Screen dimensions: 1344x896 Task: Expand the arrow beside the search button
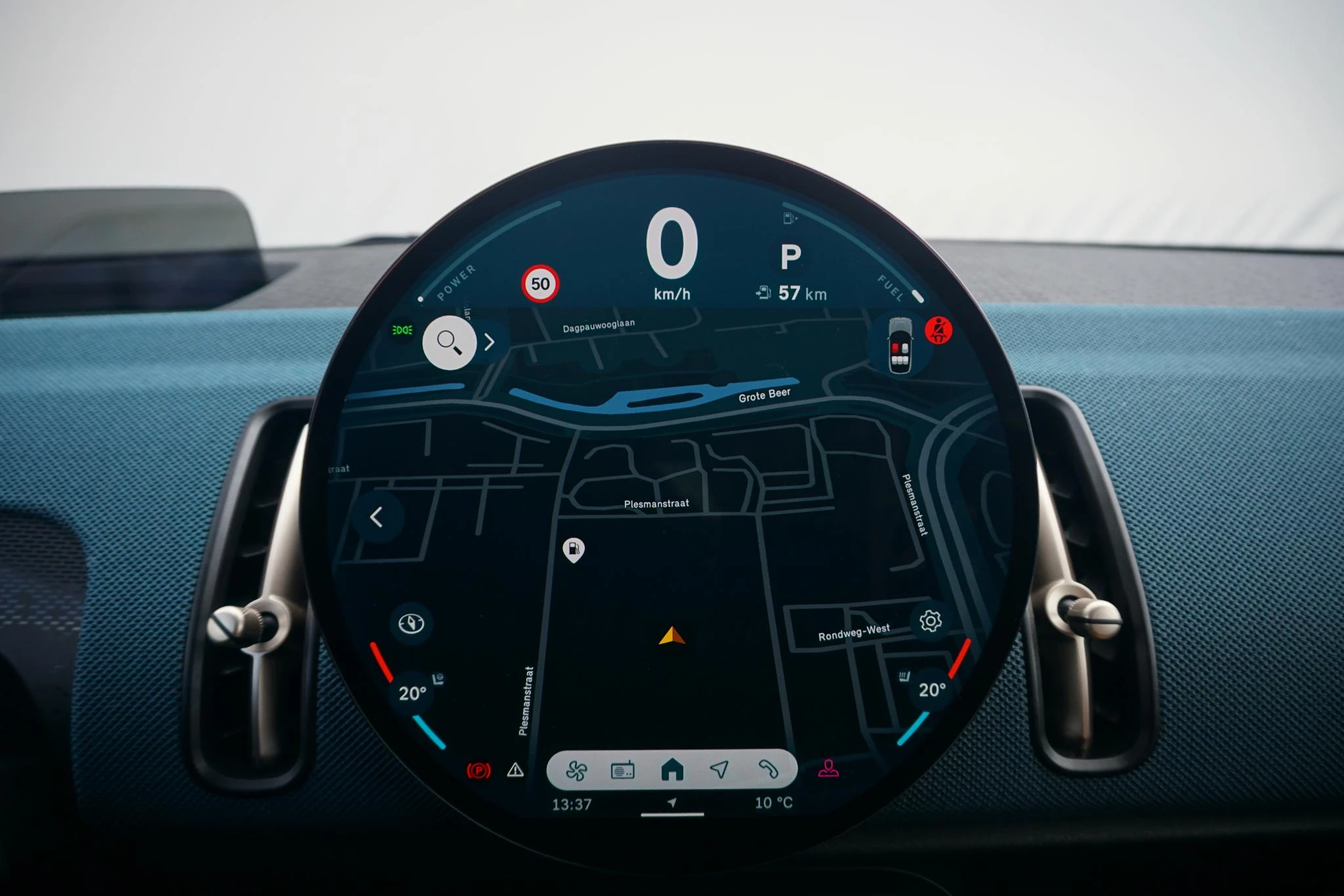click(x=490, y=342)
